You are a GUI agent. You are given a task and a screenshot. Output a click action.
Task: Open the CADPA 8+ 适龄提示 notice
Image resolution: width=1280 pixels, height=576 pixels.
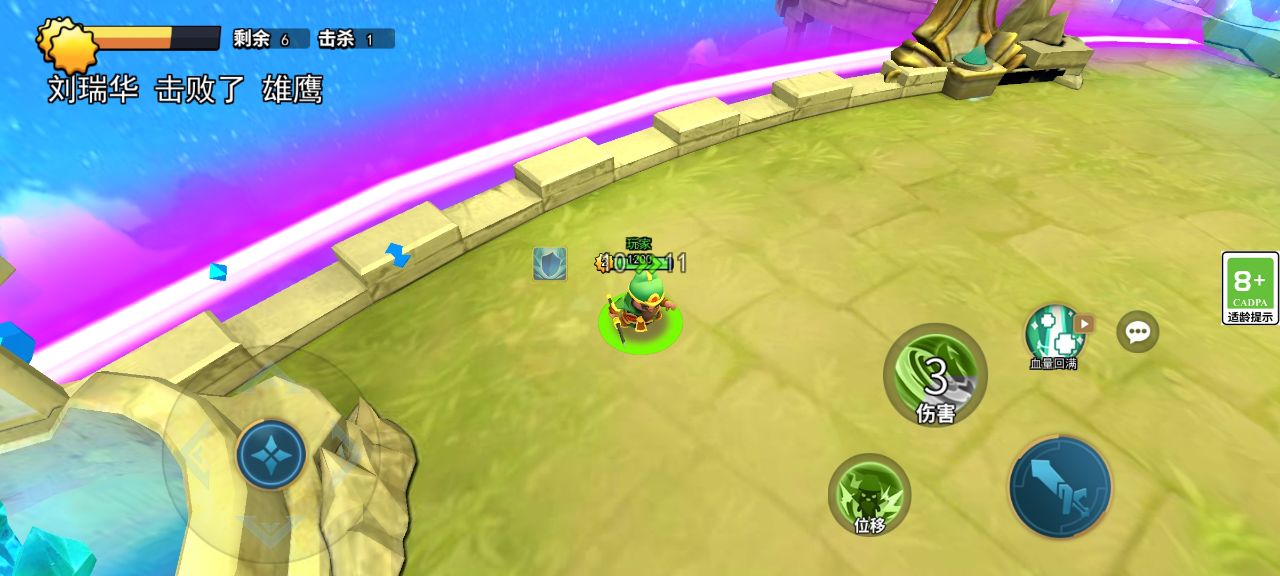click(x=1250, y=288)
